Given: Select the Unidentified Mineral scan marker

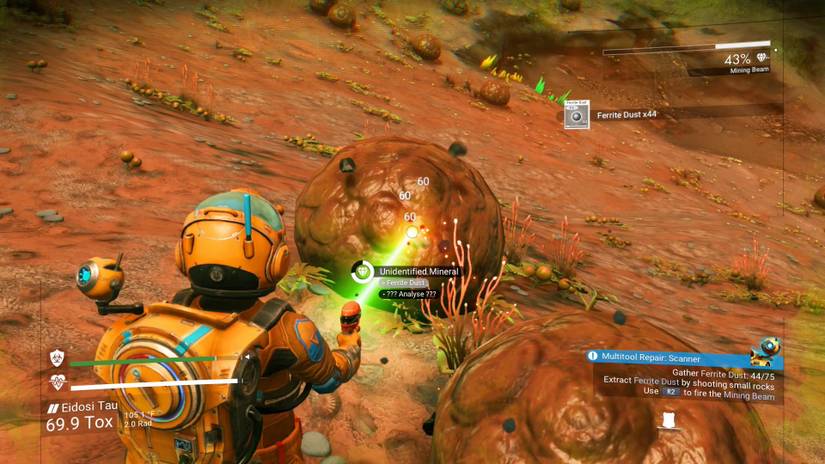Looking at the screenshot, I should tap(362, 271).
